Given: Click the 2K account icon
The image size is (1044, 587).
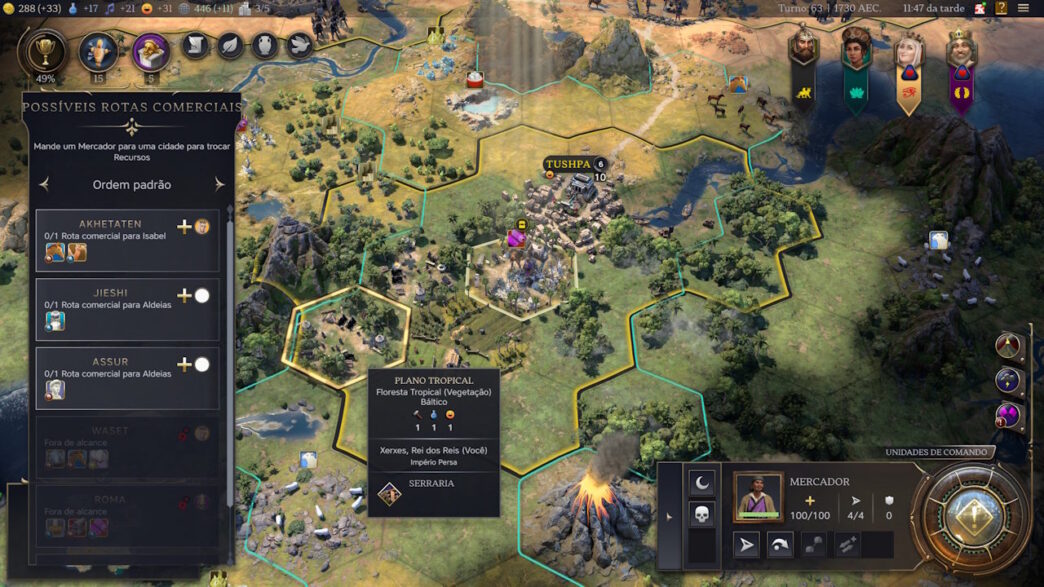Looking at the screenshot, I should click(x=979, y=8).
